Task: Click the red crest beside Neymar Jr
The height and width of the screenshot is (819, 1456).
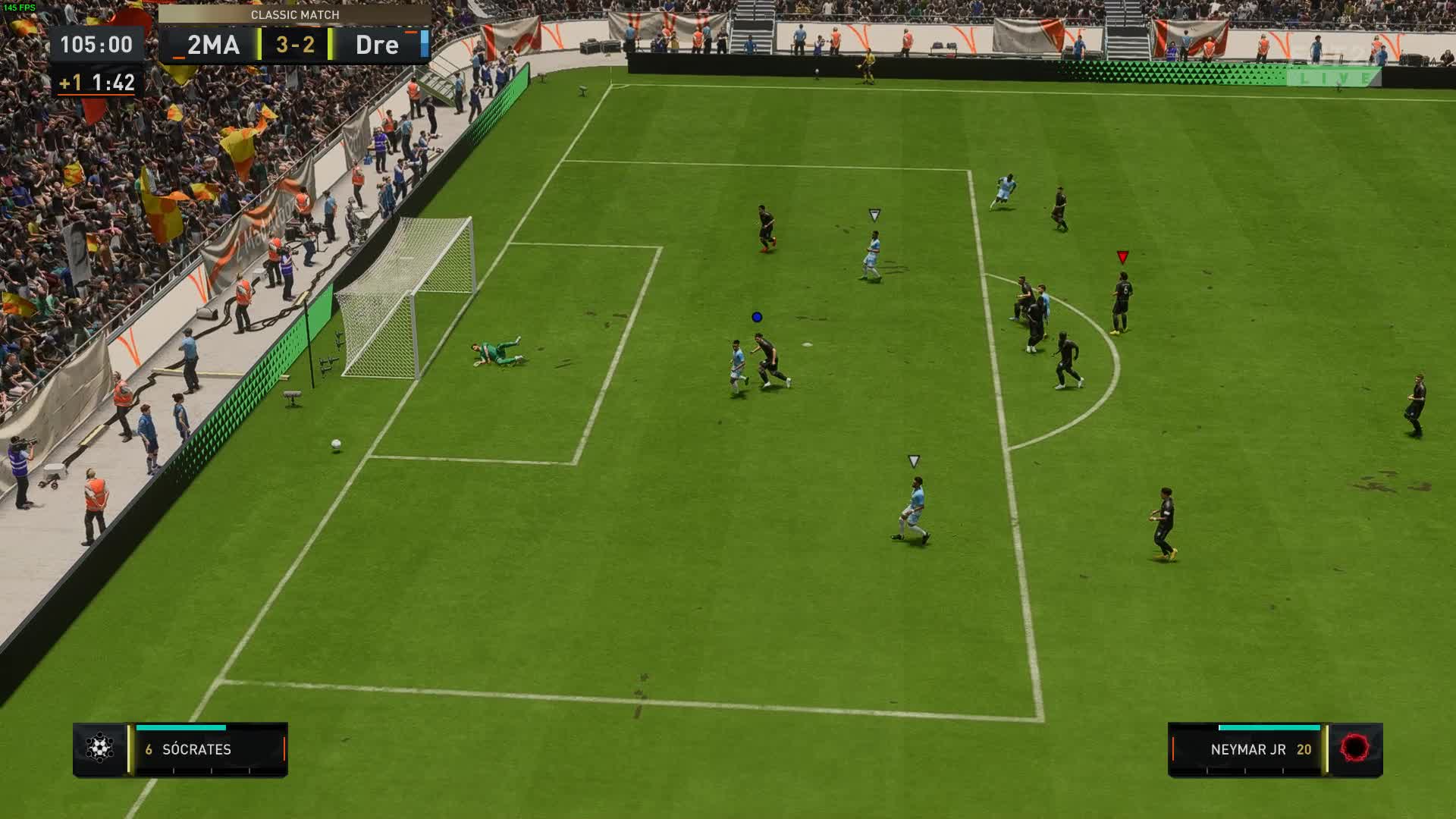Action: coord(1355,748)
